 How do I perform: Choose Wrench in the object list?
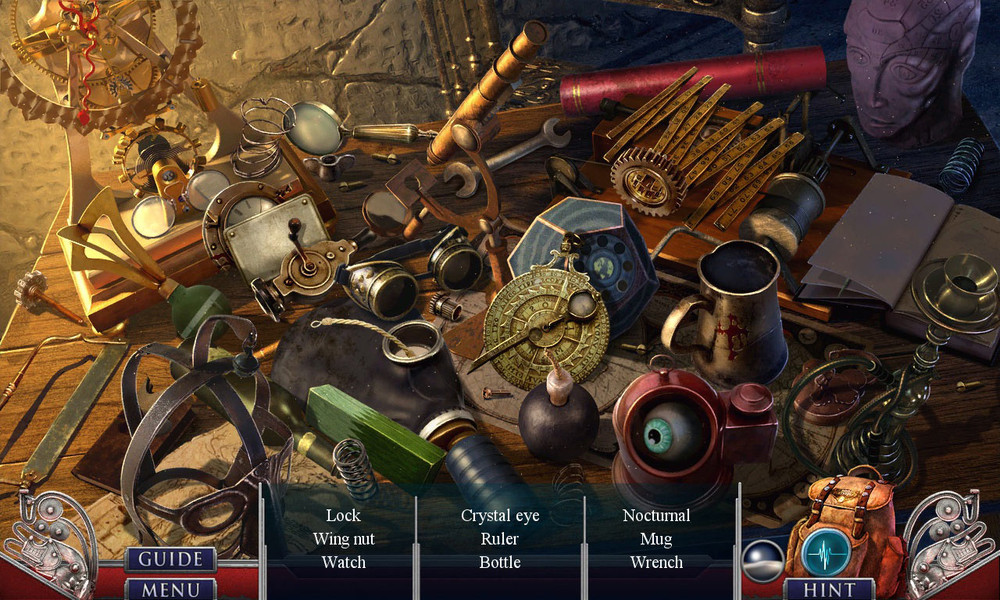click(x=656, y=562)
